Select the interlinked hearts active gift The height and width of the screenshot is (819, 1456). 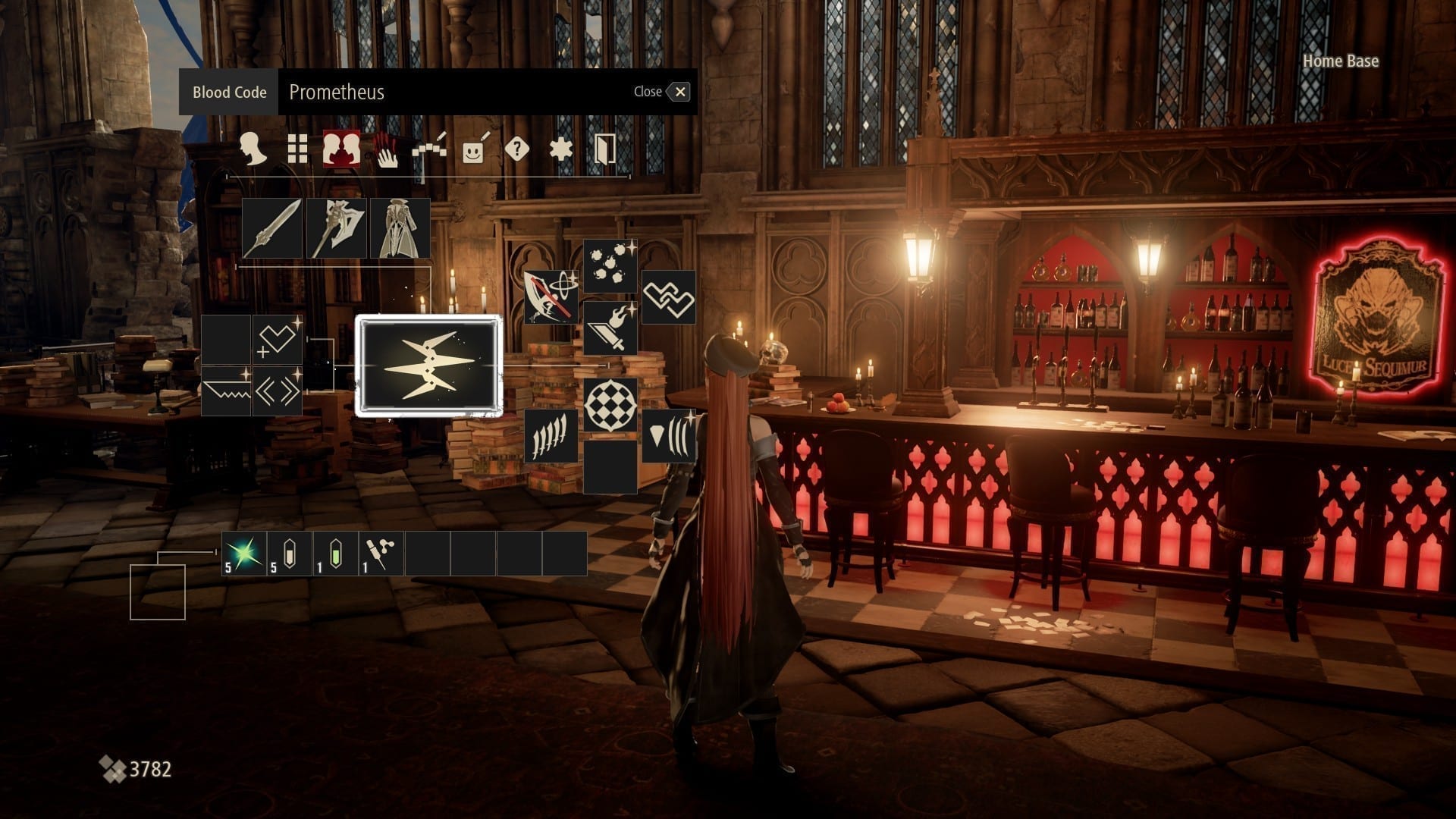coord(669,297)
